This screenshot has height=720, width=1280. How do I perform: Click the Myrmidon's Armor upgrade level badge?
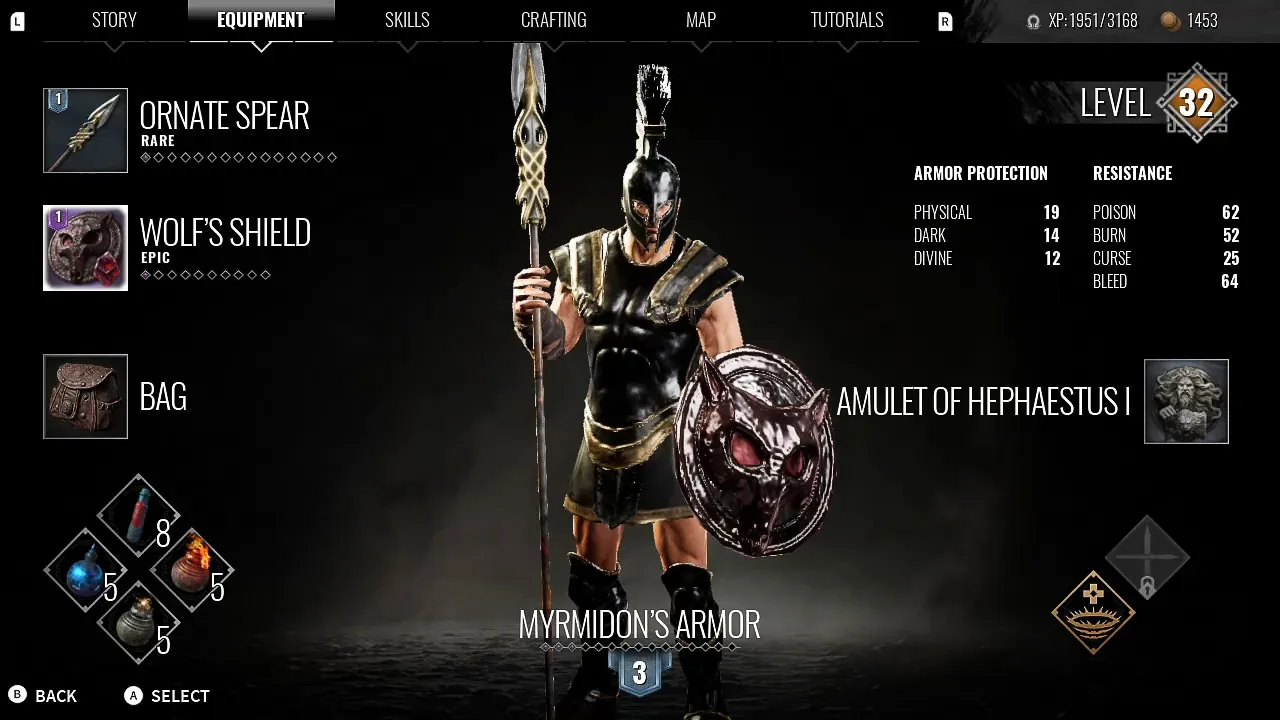pyautogui.click(x=639, y=673)
